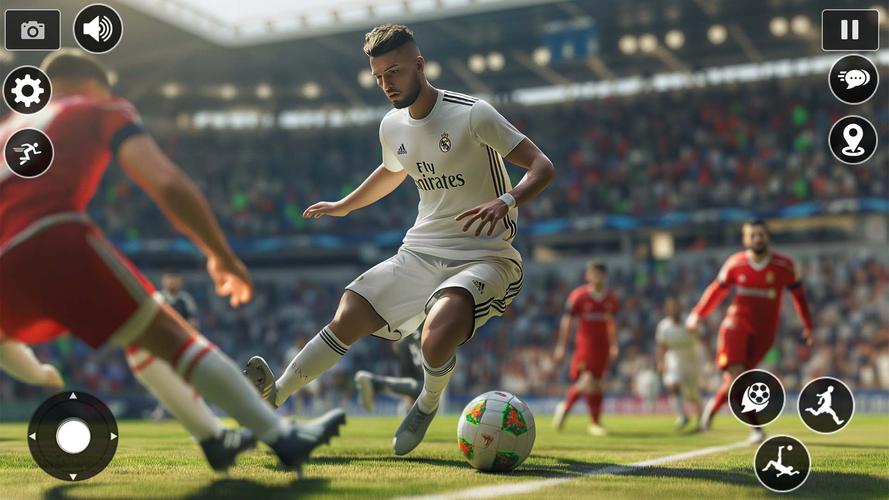The image size is (889, 500).
Task: Toggle the sound speaker button
Action: 98,29
